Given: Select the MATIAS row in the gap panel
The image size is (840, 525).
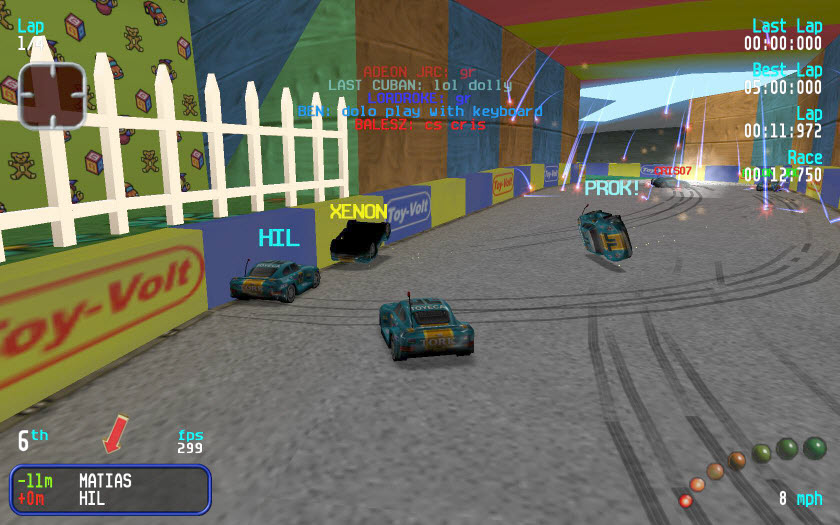Looking at the screenshot, I should point(110,481).
